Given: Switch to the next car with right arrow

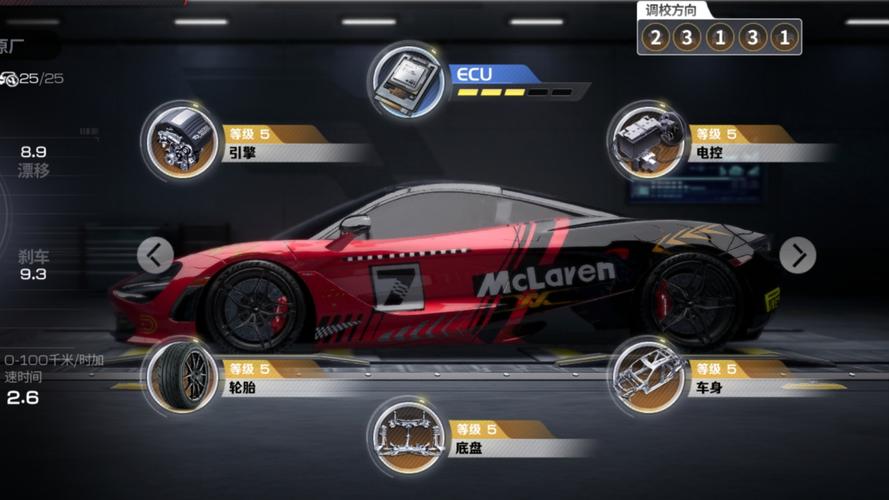Looking at the screenshot, I should click(797, 255).
